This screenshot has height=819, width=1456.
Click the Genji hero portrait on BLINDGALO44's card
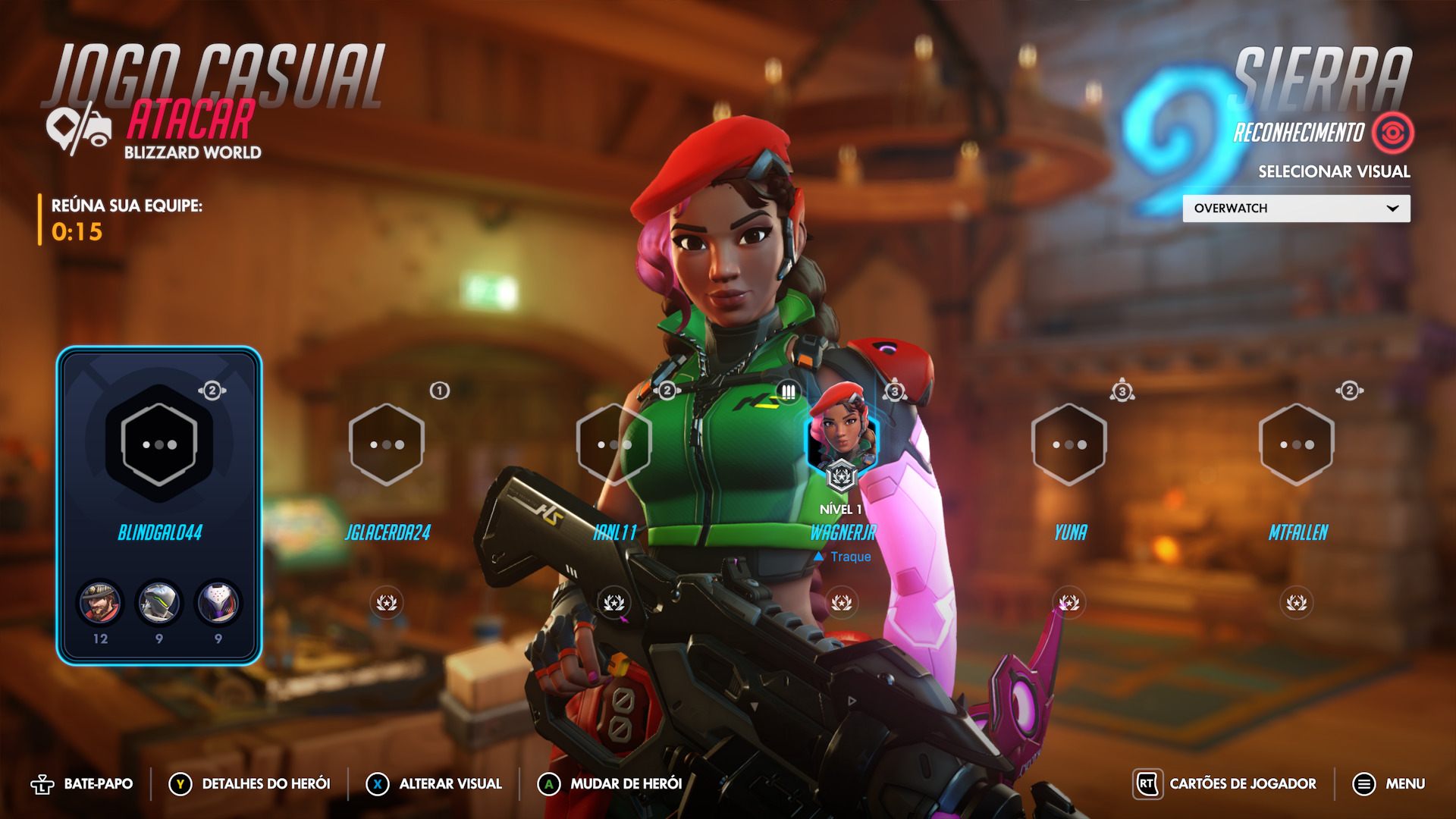point(158,603)
